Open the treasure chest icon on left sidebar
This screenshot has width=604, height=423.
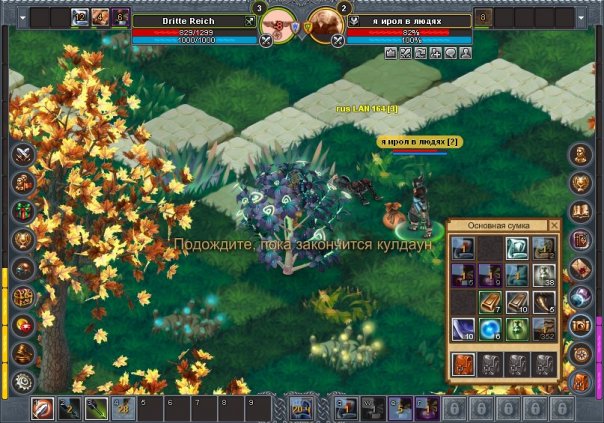[x=22, y=297]
